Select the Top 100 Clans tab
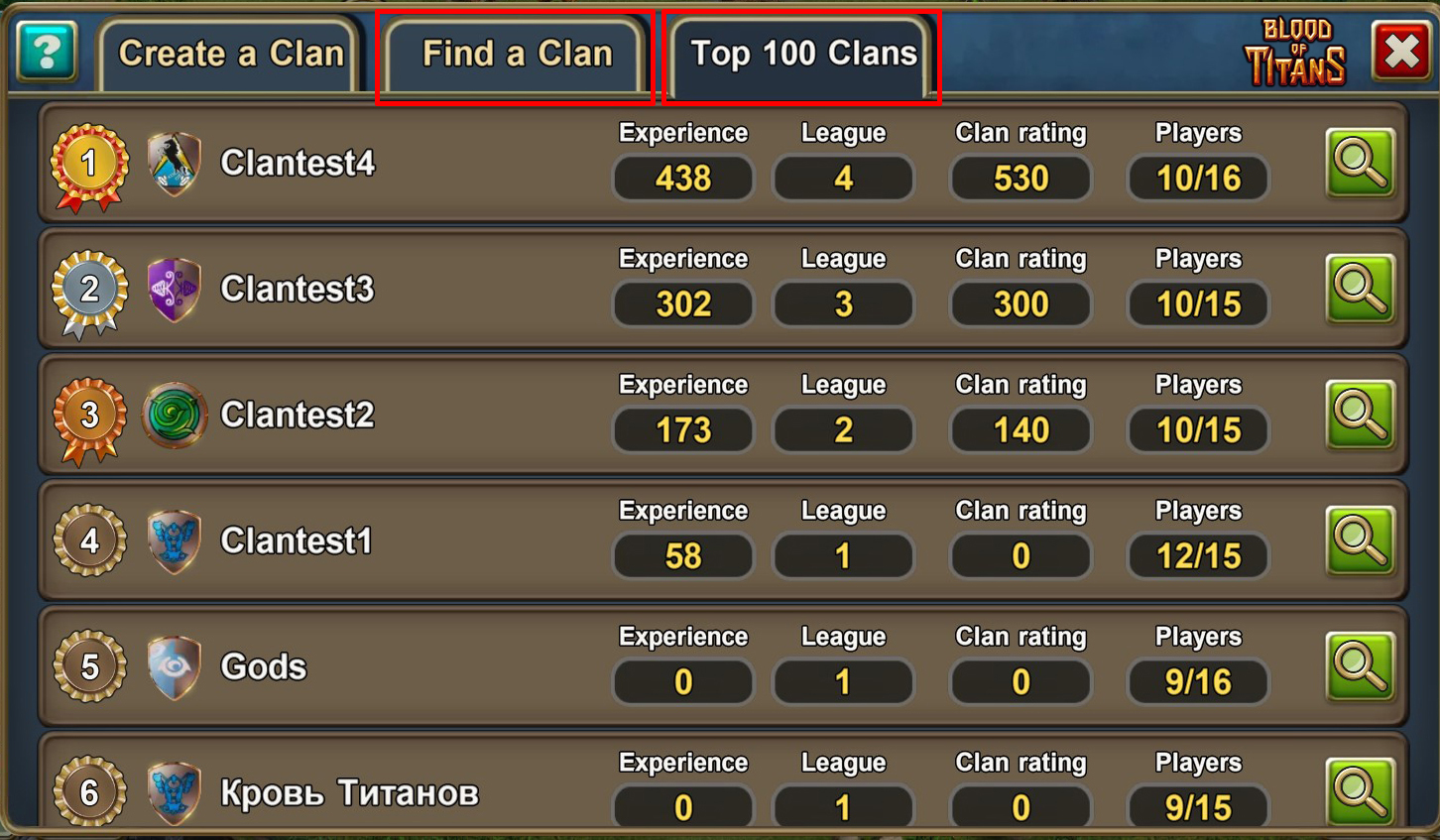The width and height of the screenshot is (1440, 840). 799,55
